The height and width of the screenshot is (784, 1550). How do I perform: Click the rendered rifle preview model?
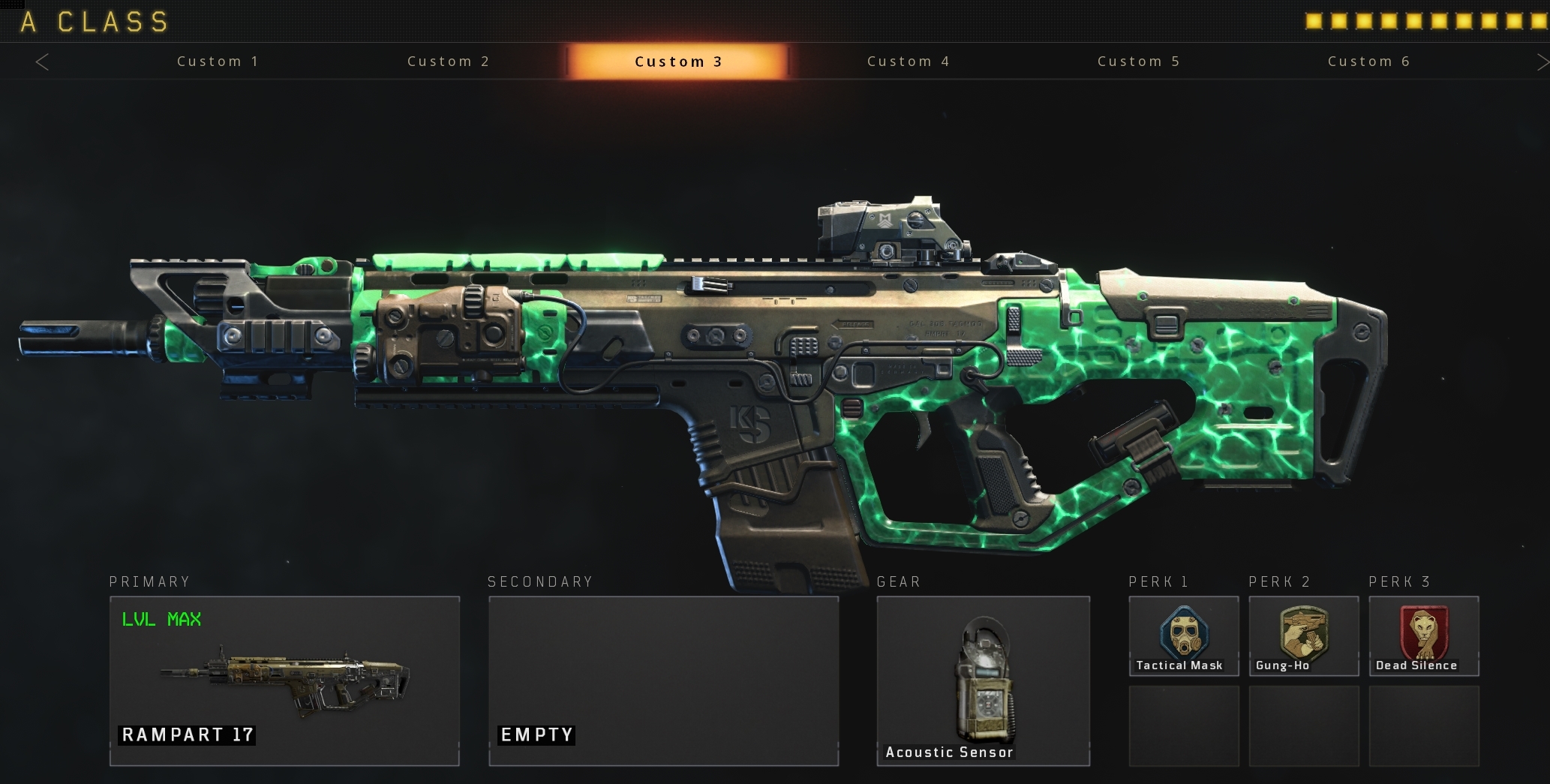pos(750,360)
